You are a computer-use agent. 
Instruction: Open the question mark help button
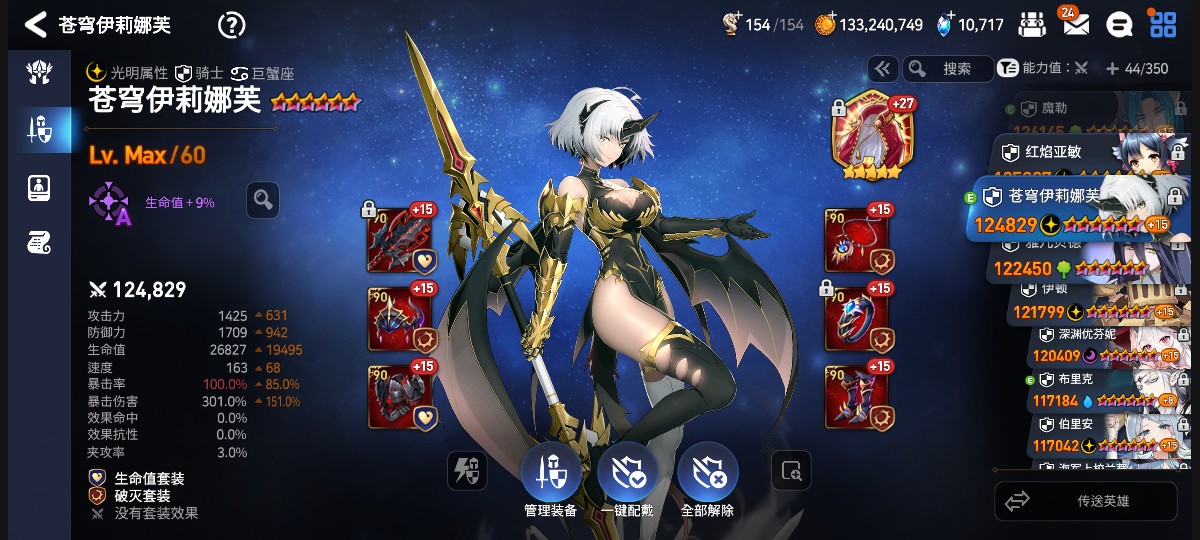(231, 25)
